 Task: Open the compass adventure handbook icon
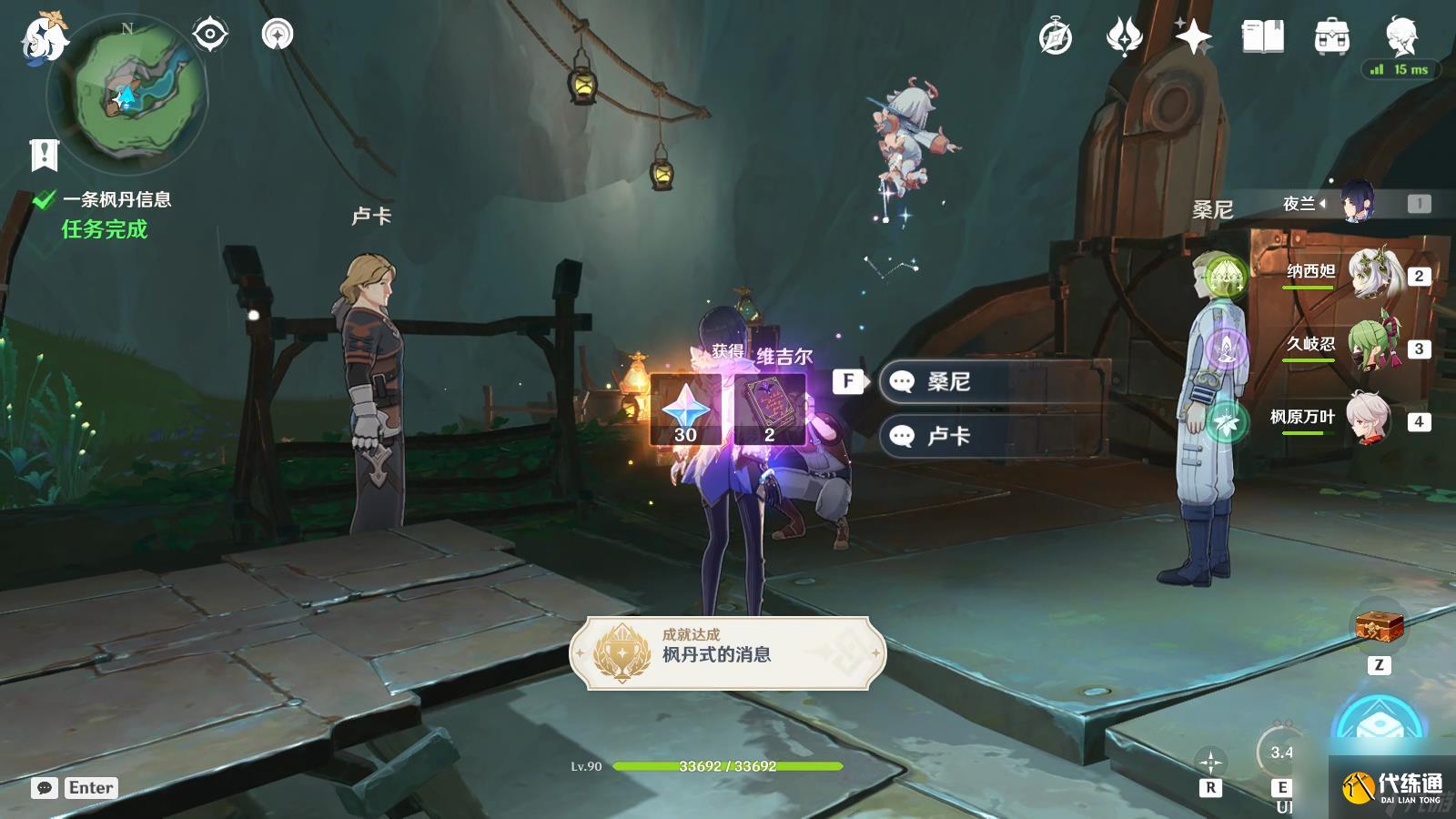1056,38
